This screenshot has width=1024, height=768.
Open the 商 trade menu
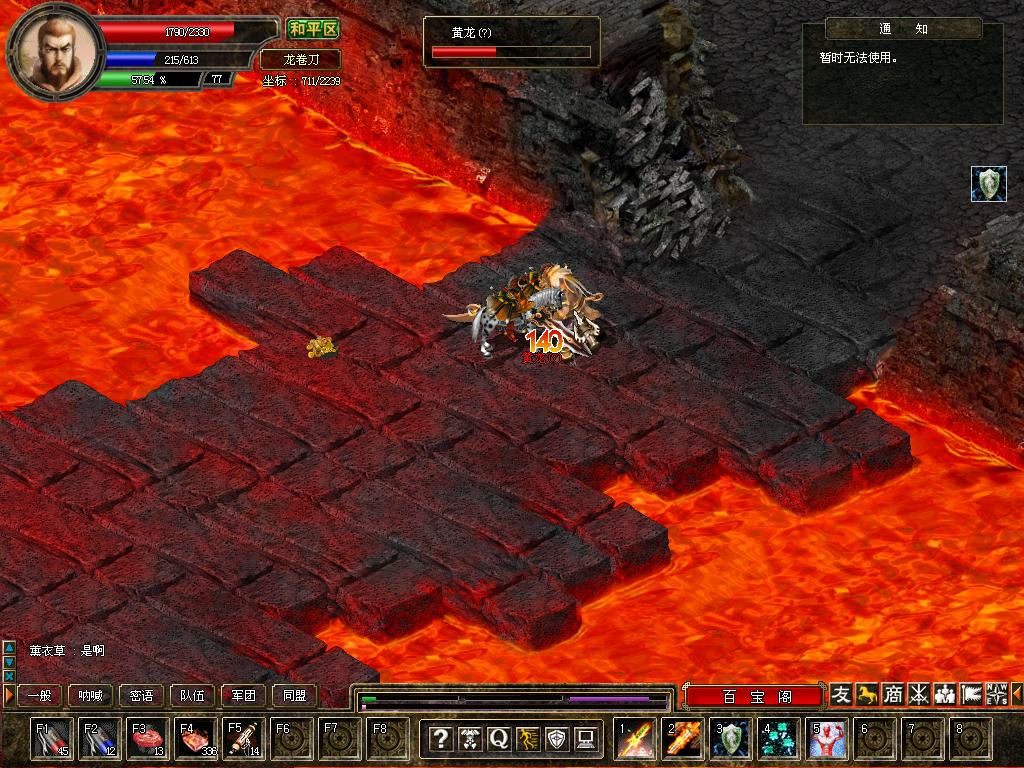(893, 694)
